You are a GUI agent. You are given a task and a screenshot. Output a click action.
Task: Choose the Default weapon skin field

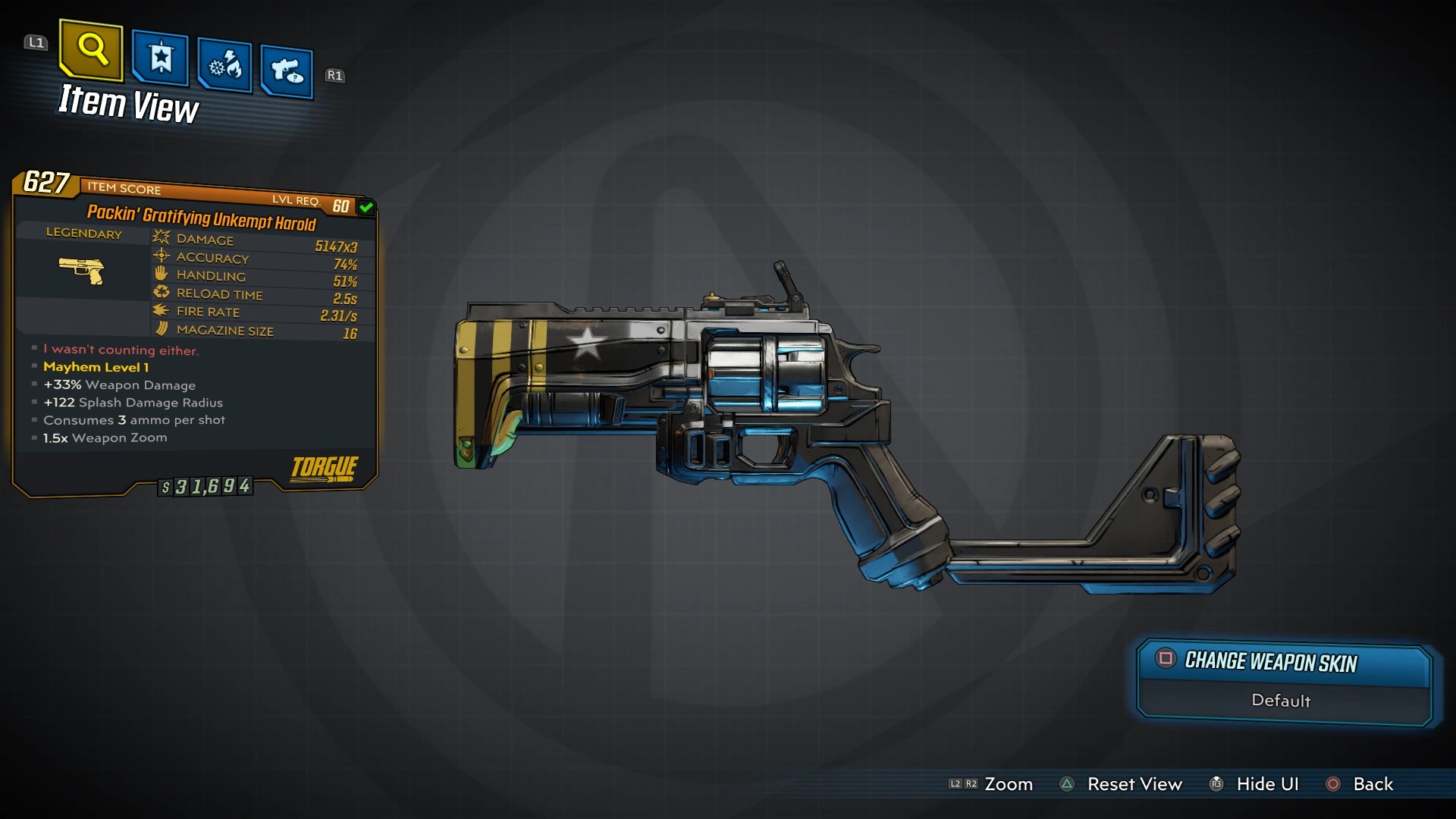1281,701
